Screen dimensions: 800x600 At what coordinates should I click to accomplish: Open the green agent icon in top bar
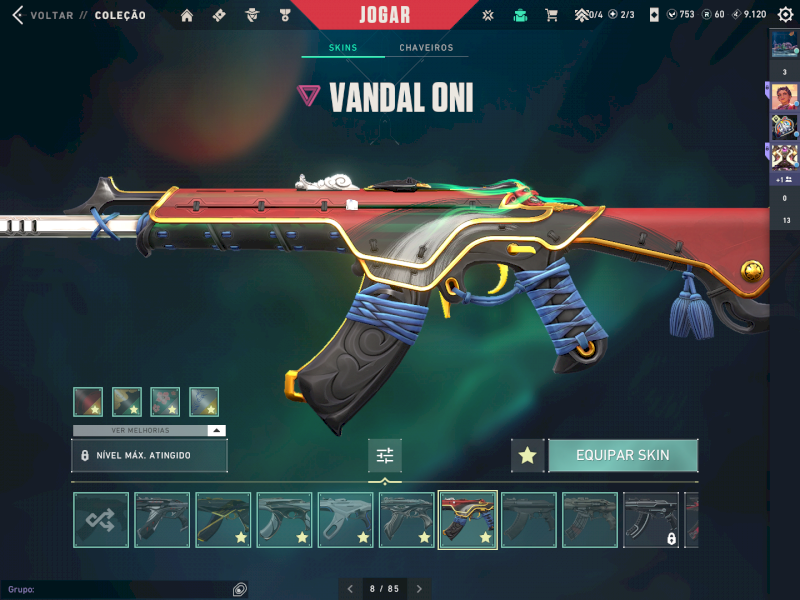pos(520,15)
